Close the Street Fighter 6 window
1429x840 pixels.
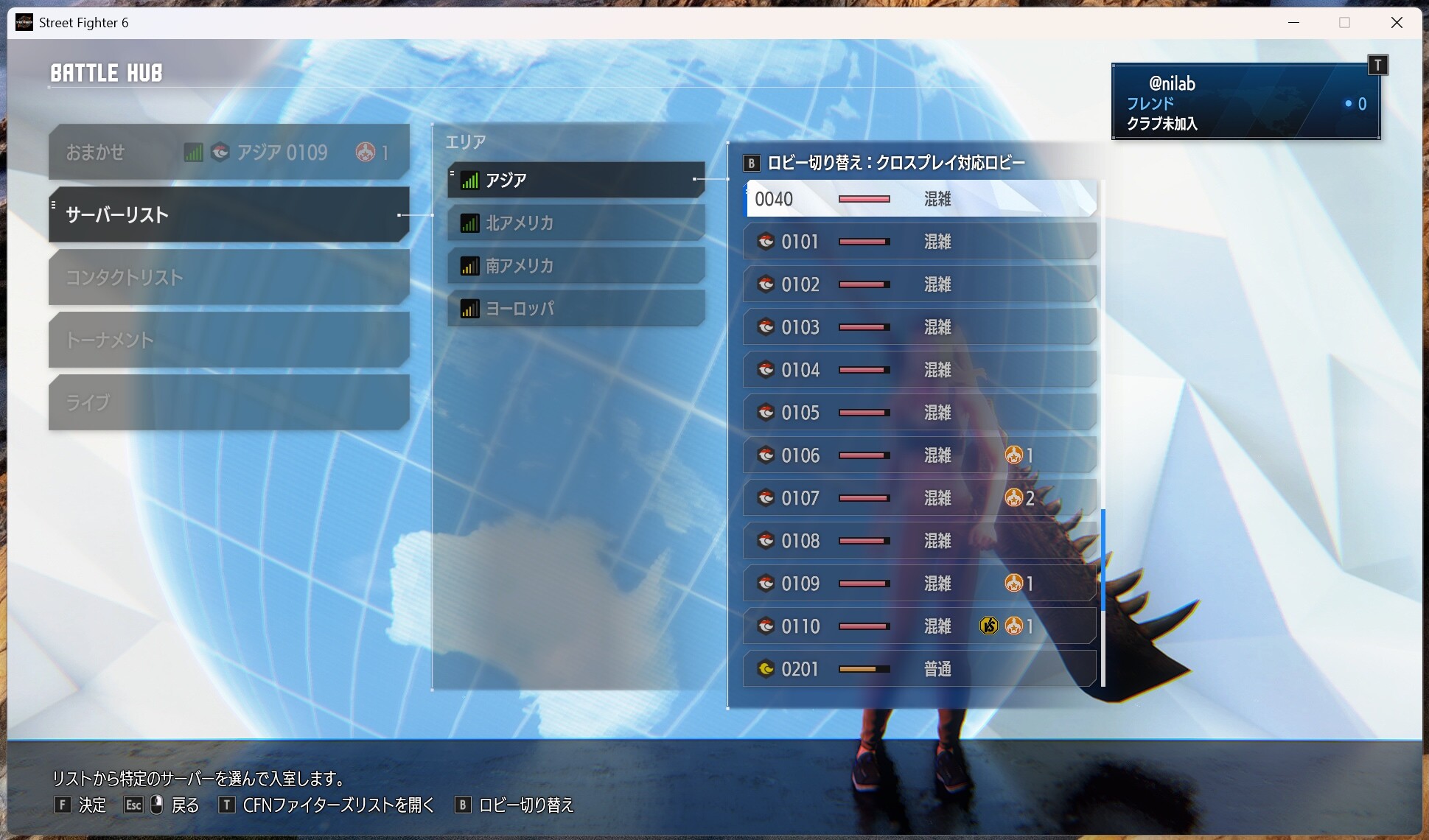click(1396, 22)
